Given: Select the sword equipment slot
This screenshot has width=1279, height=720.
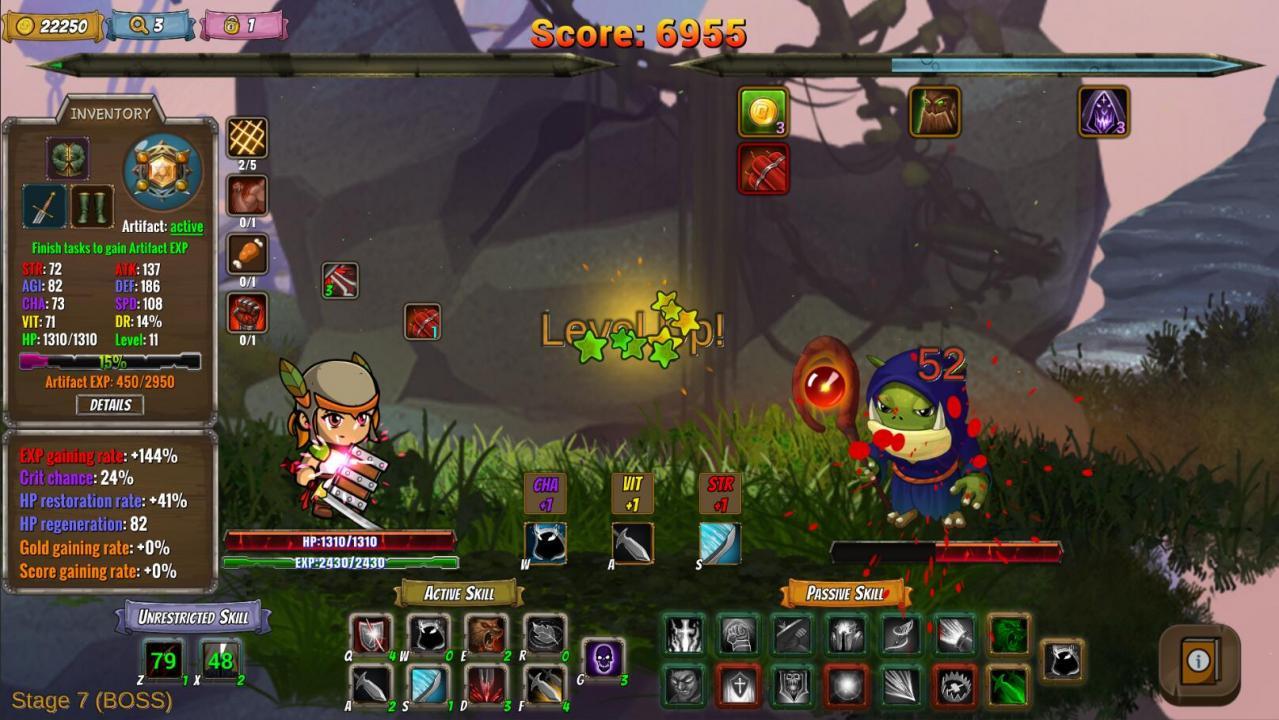Looking at the screenshot, I should [45, 207].
